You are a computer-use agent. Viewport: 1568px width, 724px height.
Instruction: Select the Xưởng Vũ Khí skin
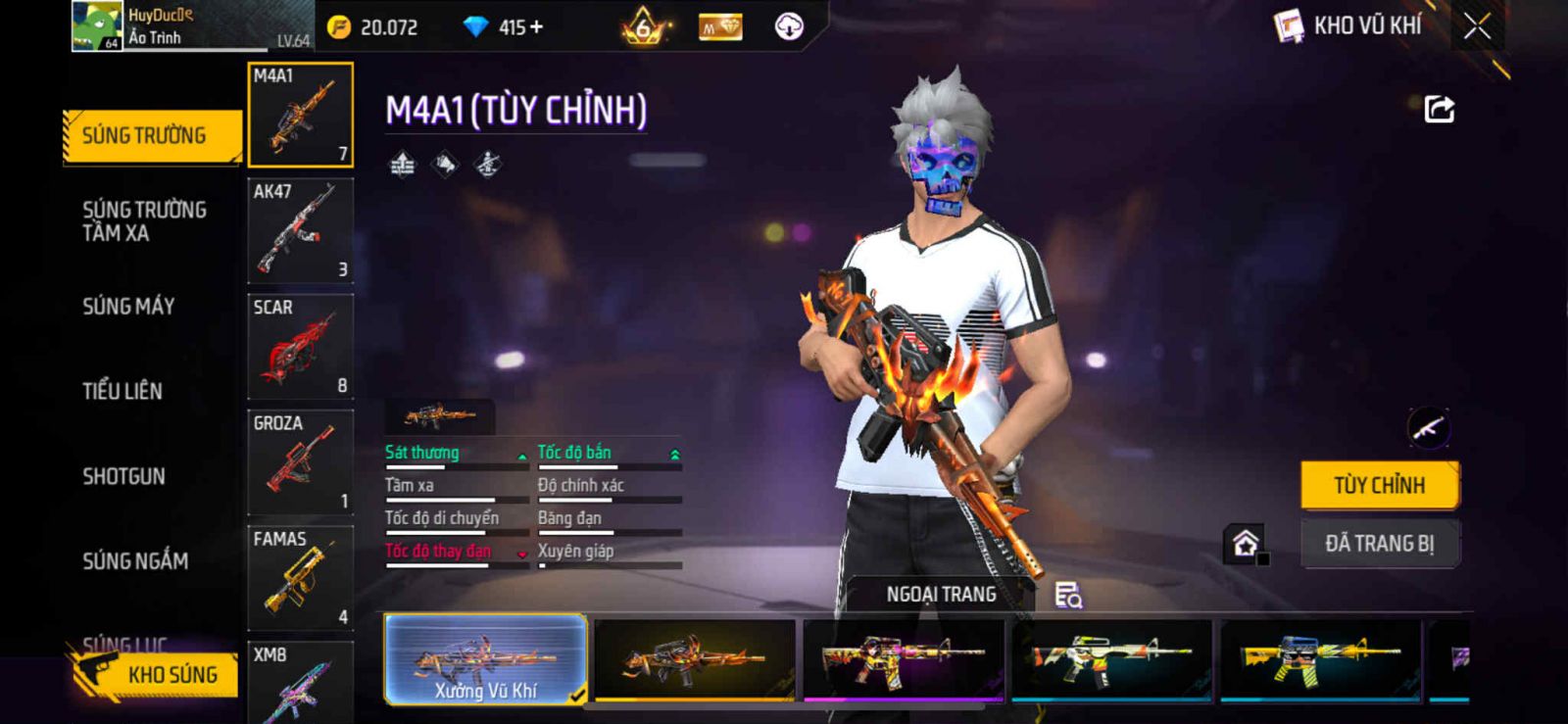click(x=486, y=659)
